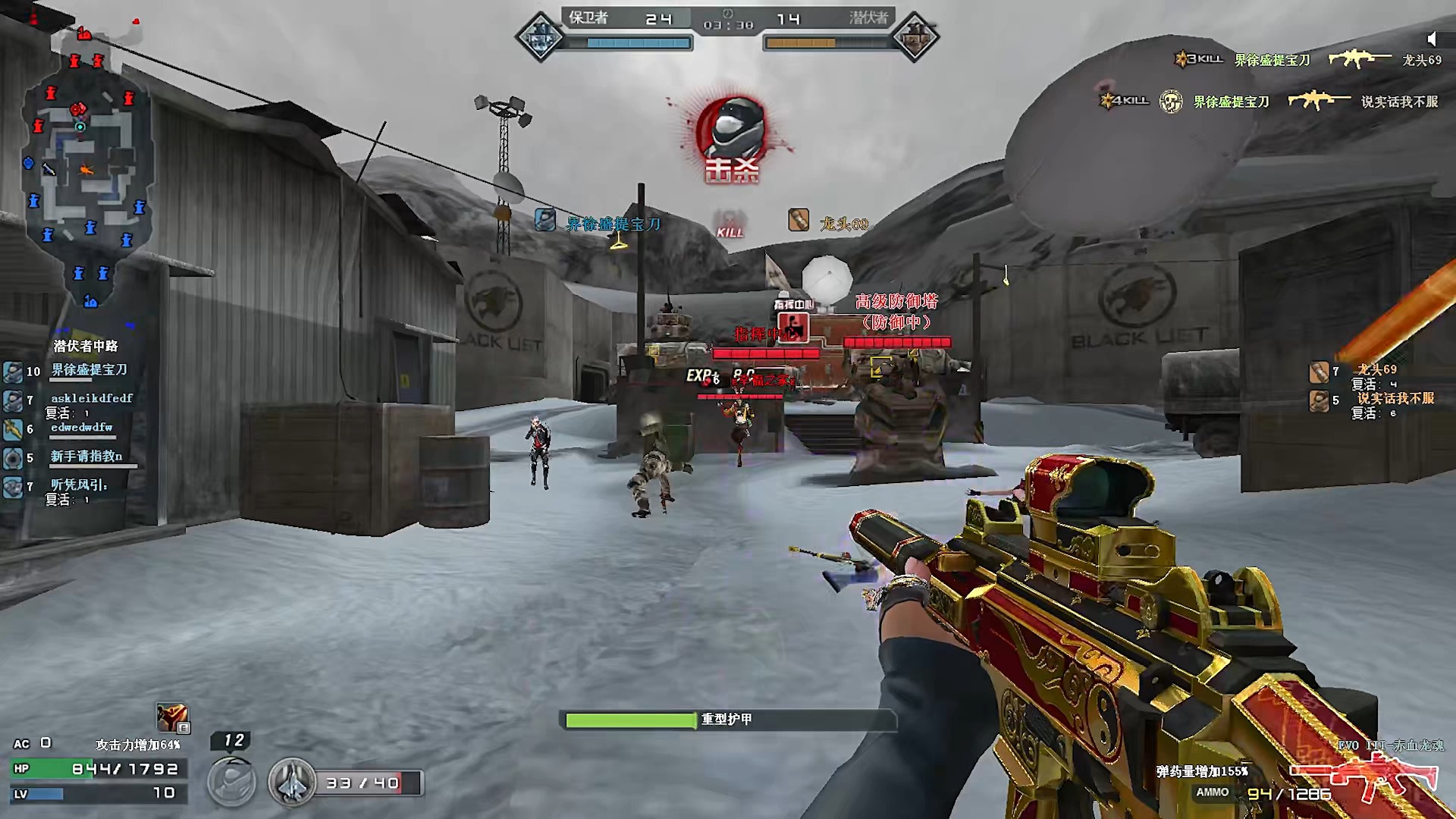Choose teammate 听凭风引 row
This screenshot has width=1456, height=819.
point(78,485)
